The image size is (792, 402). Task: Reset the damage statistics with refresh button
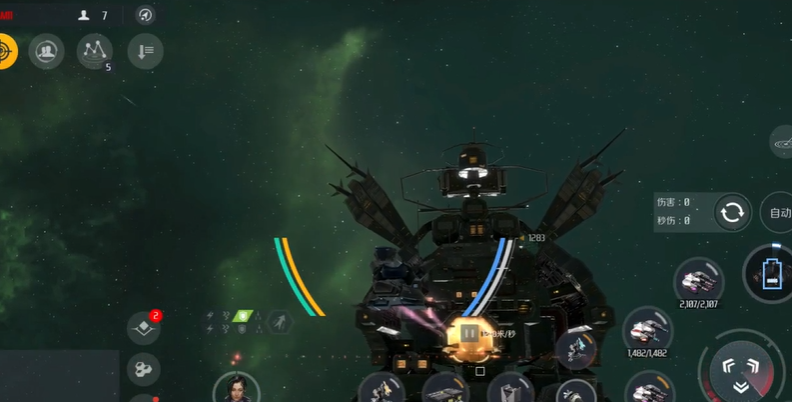tap(733, 211)
